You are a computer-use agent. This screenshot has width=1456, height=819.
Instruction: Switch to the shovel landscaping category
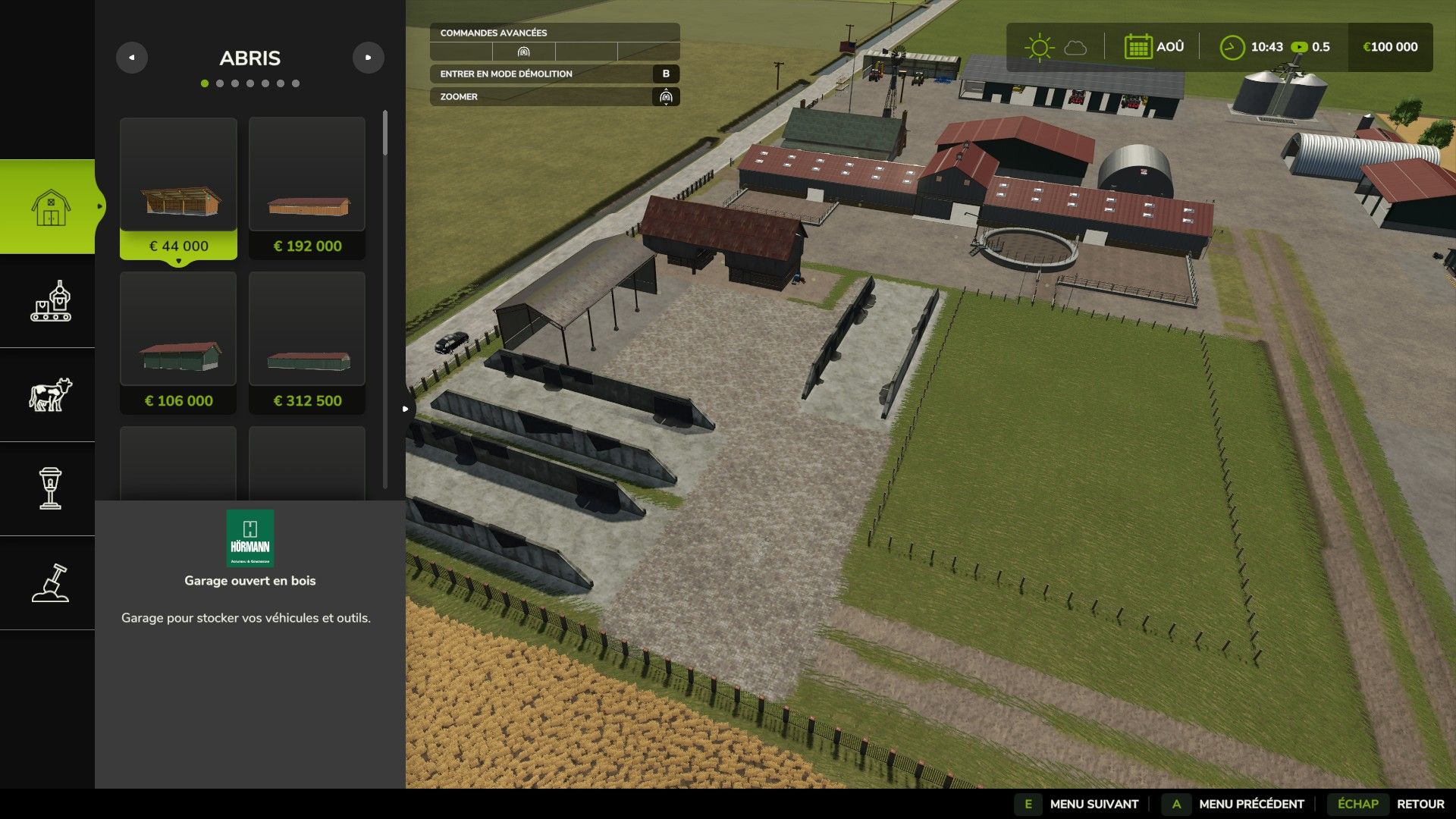[50, 583]
